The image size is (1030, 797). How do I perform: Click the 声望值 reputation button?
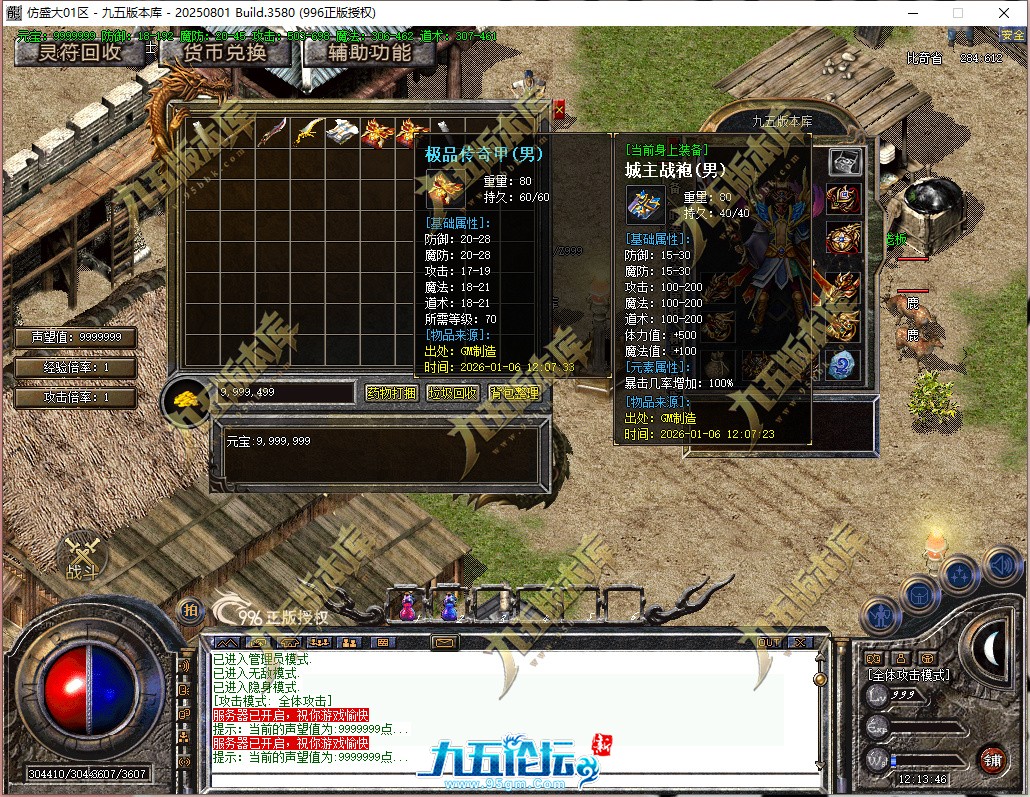coord(76,338)
